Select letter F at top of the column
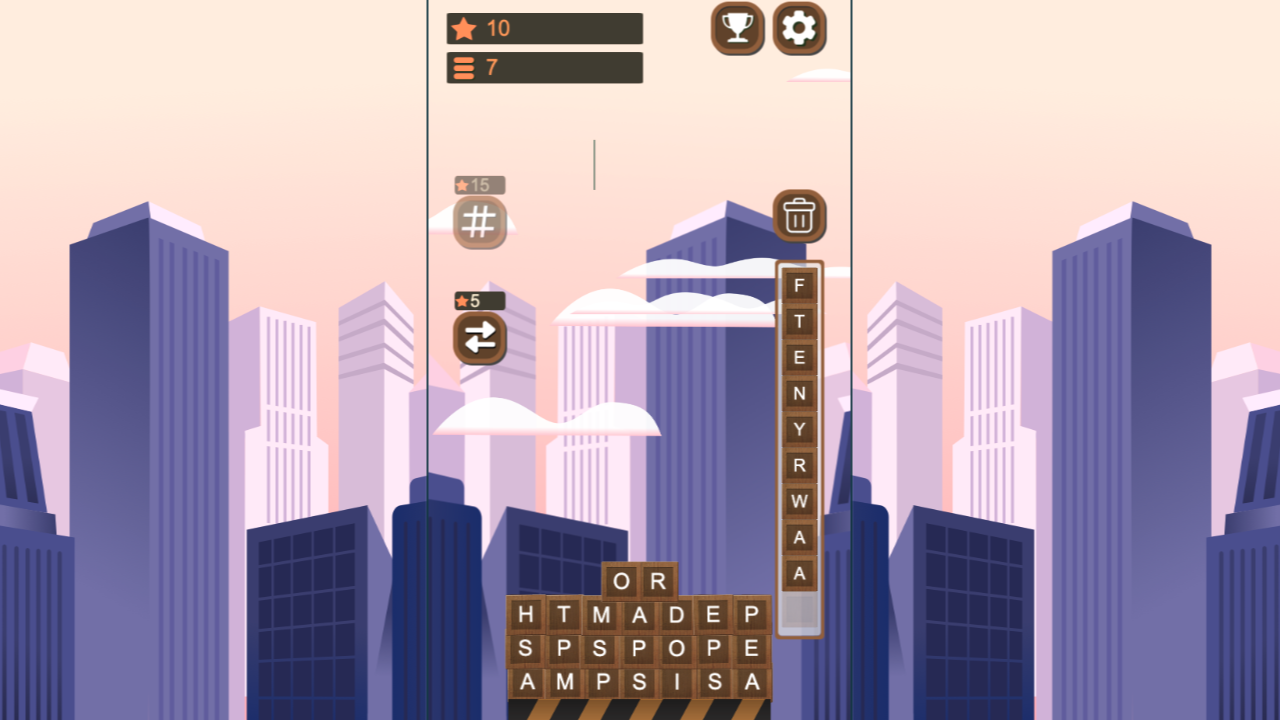Viewport: 1280px width, 720px height. (797, 287)
